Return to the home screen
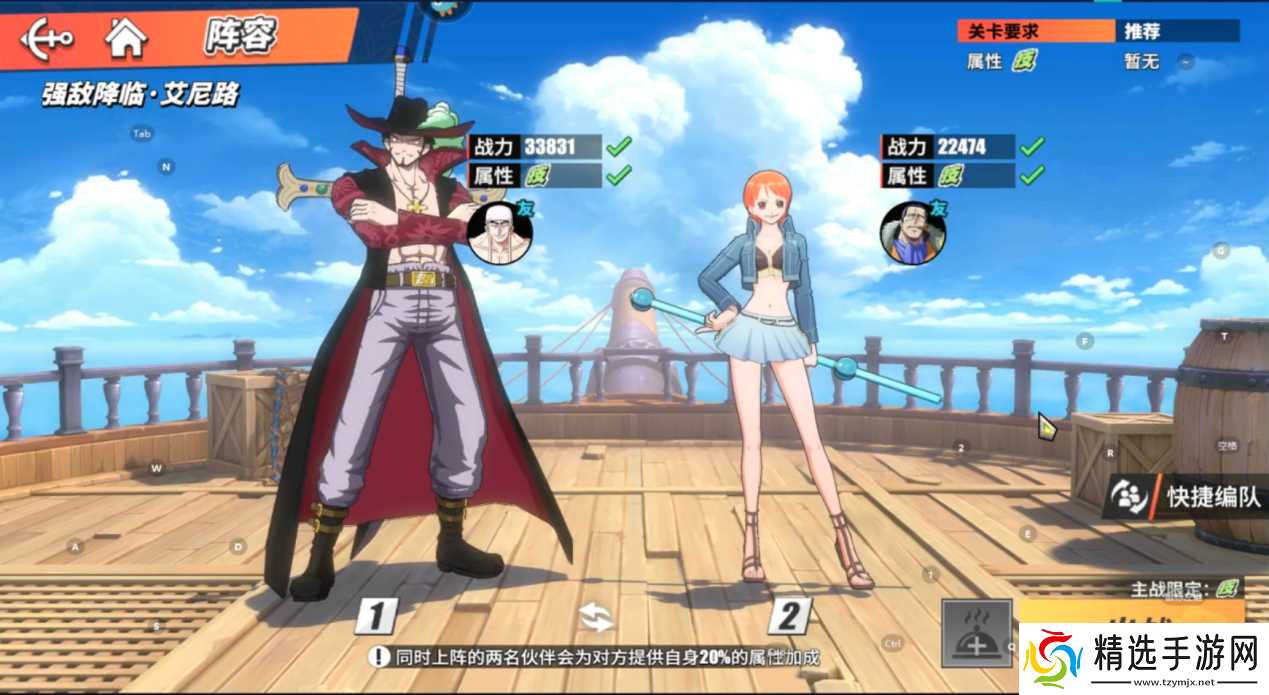This screenshot has height=695, width=1269. pos(127,38)
